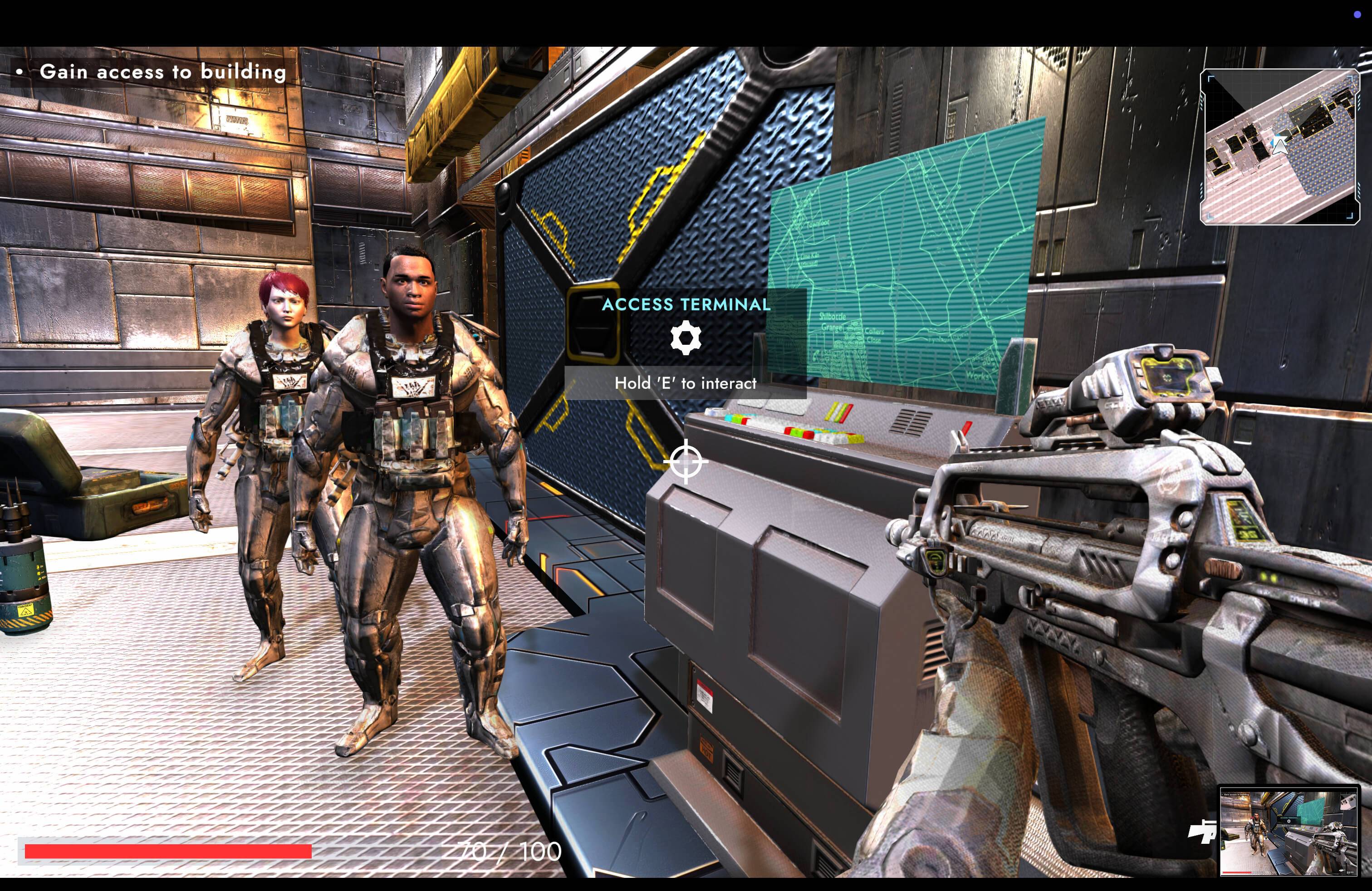
Task: Click the "Gain access to building" objective tracker
Action: 162,72
